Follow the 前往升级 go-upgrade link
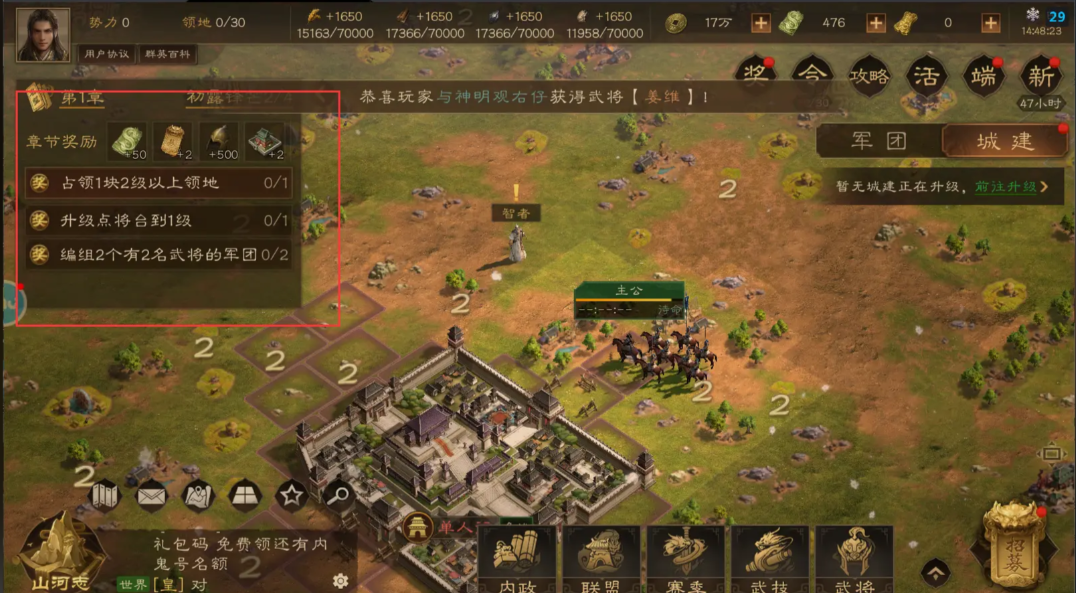1076x593 pixels. pyautogui.click(x=1012, y=186)
